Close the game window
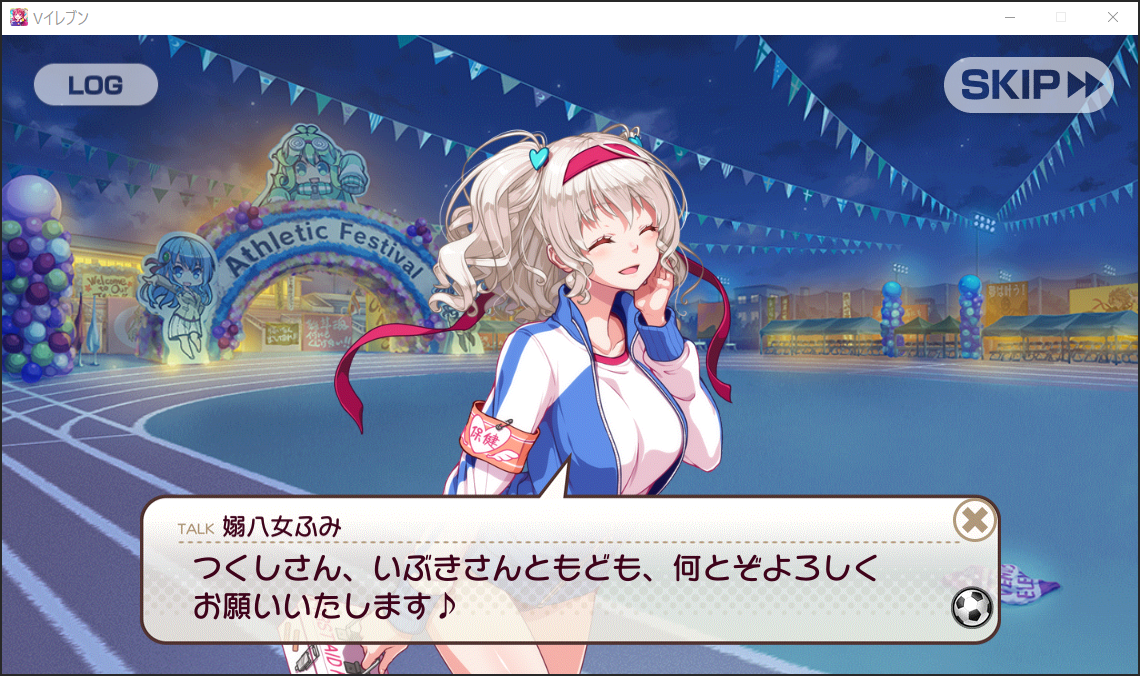Viewport: 1140px width, 676px height. tap(1113, 17)
